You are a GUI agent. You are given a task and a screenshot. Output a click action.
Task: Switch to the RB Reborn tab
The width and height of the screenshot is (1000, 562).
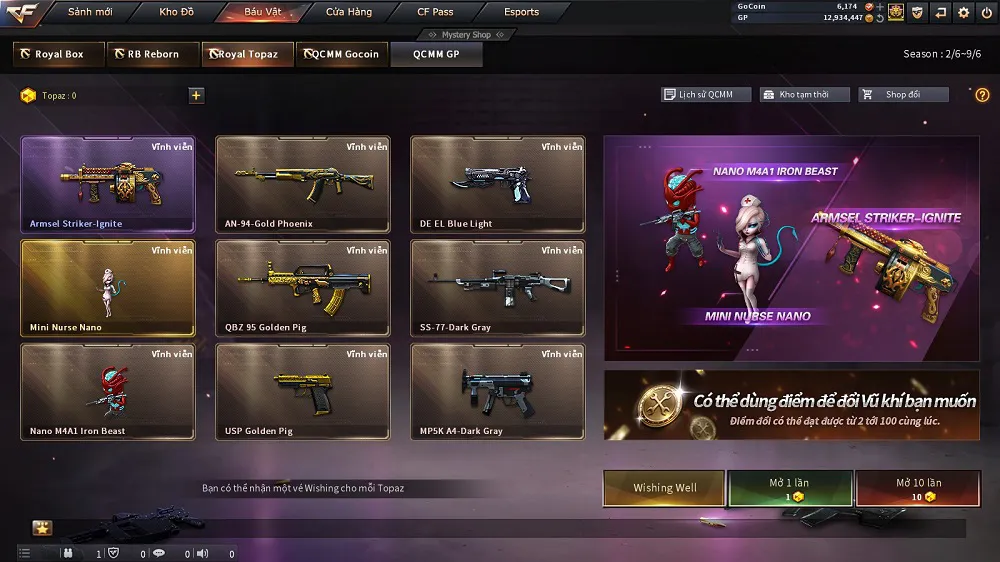coord(152,54)
